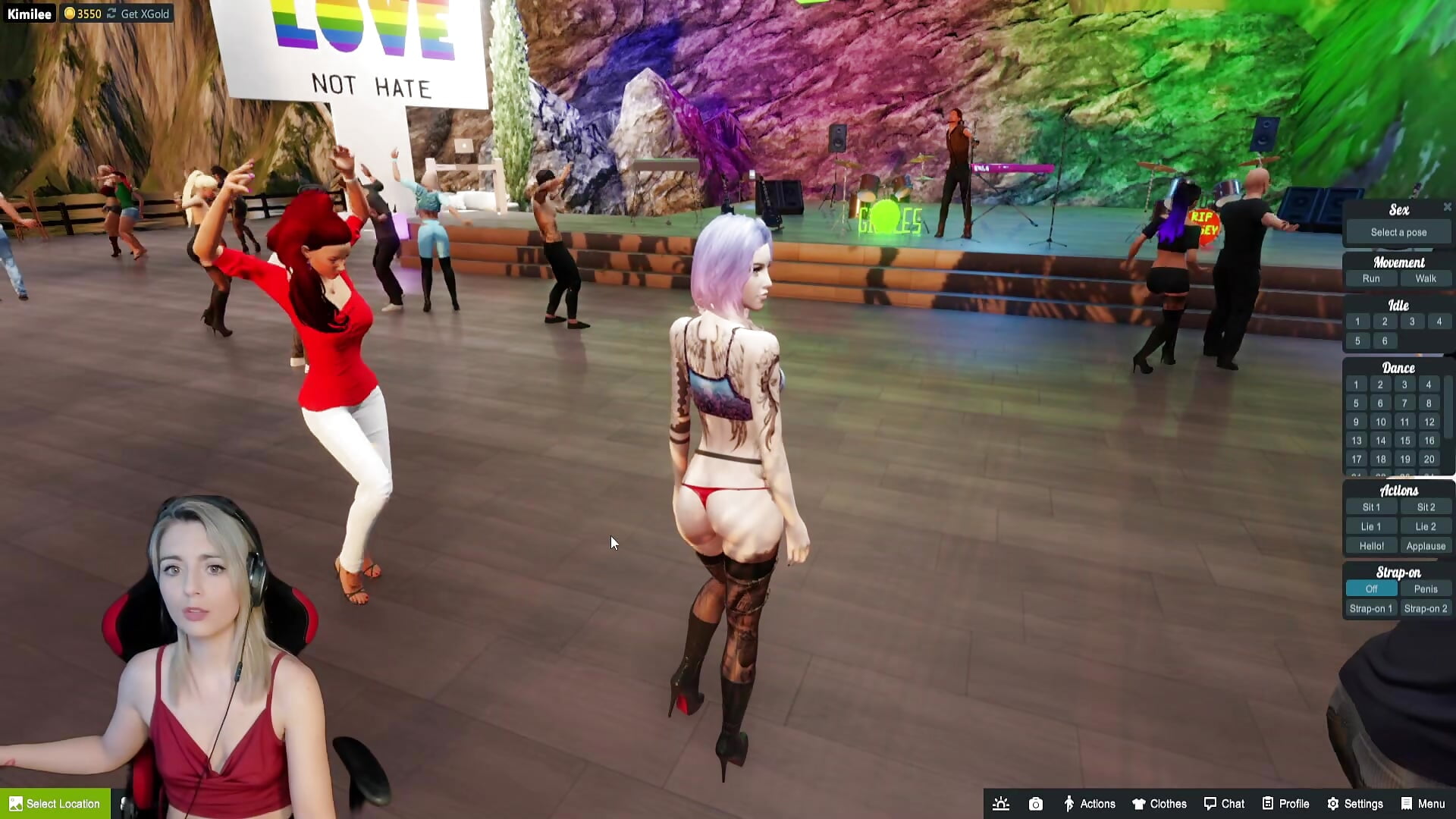Click the Kimilee username label
Viewport: 1456px width, 819px height.
(30, 13)
